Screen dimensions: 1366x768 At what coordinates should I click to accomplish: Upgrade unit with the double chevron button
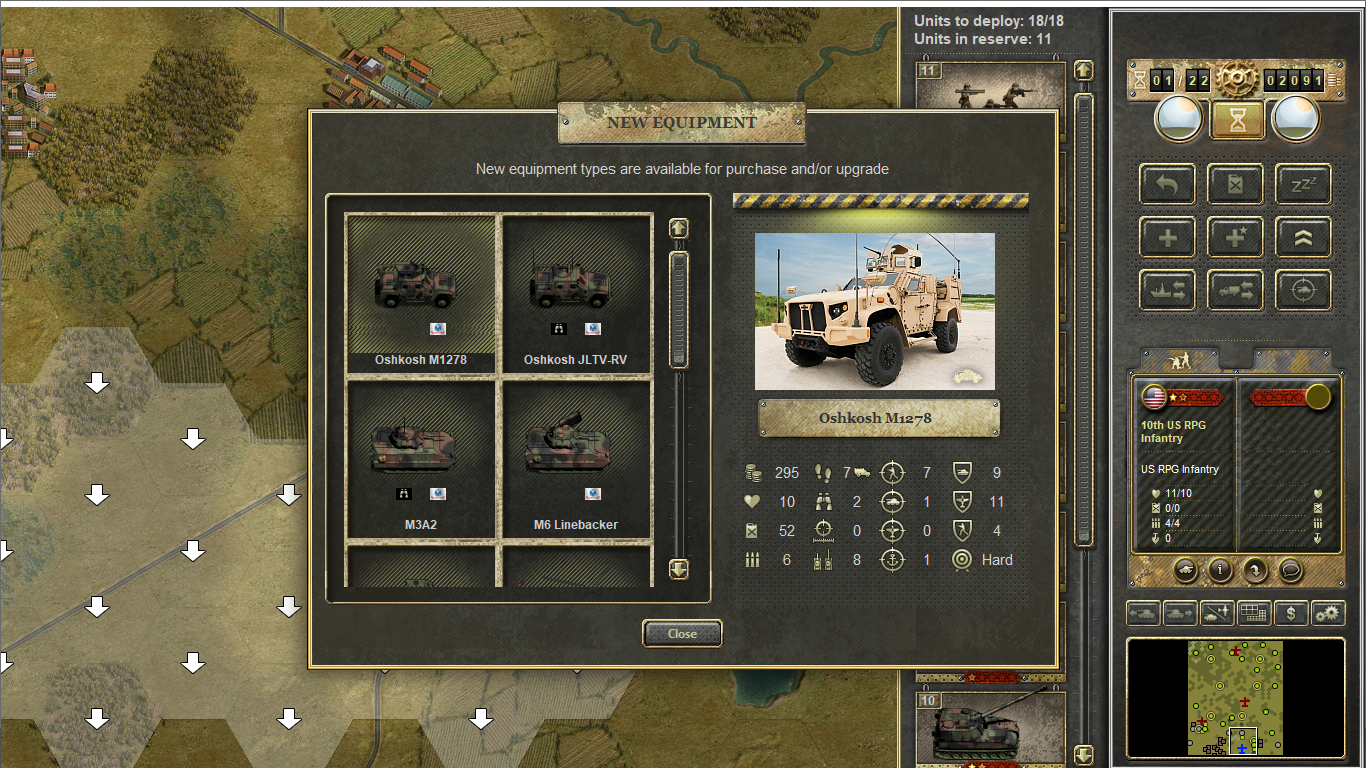pyautogui.click(x=1303, y=238)
